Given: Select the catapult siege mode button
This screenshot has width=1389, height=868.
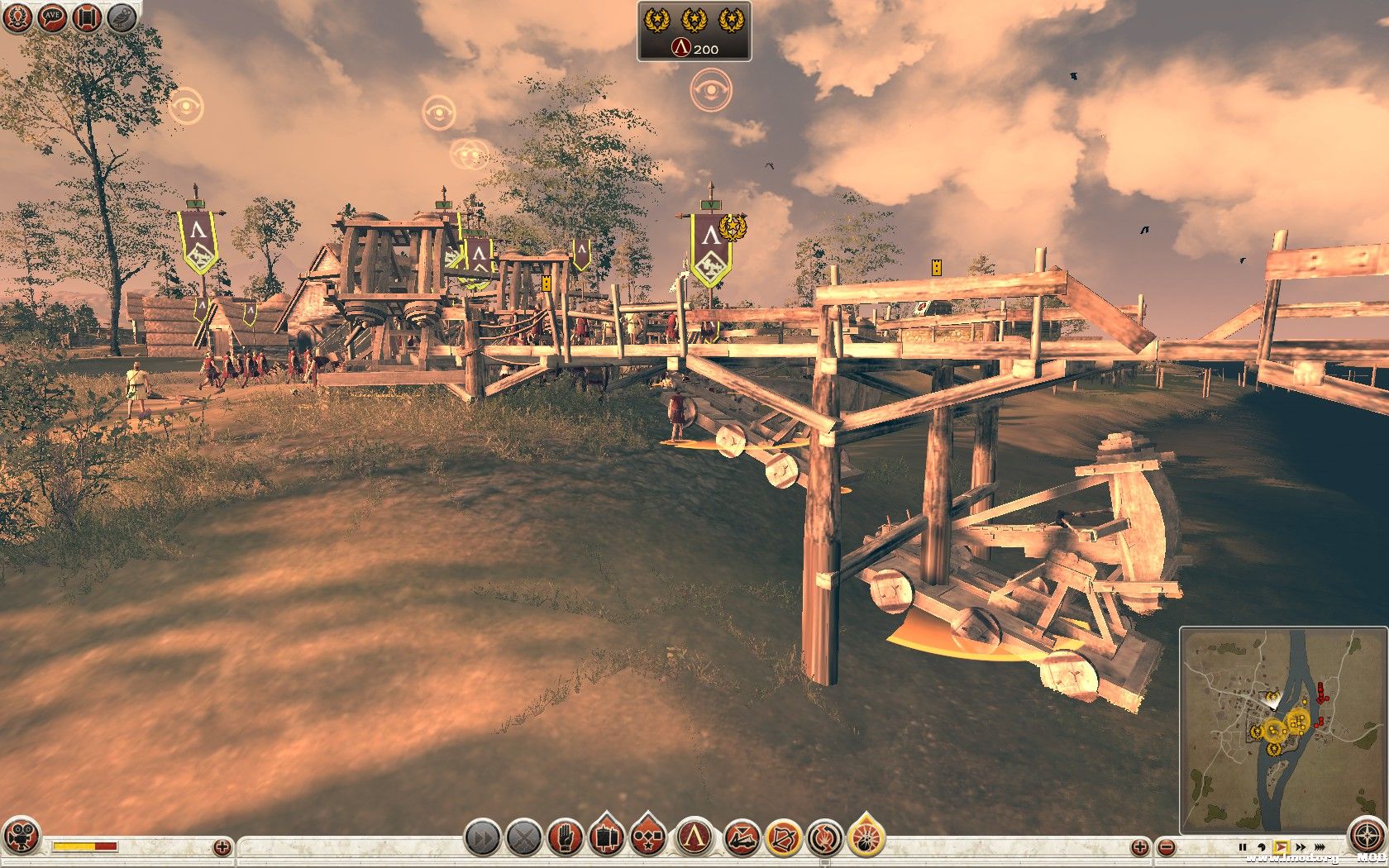Looking at the screenshot, I should point(742,839).
